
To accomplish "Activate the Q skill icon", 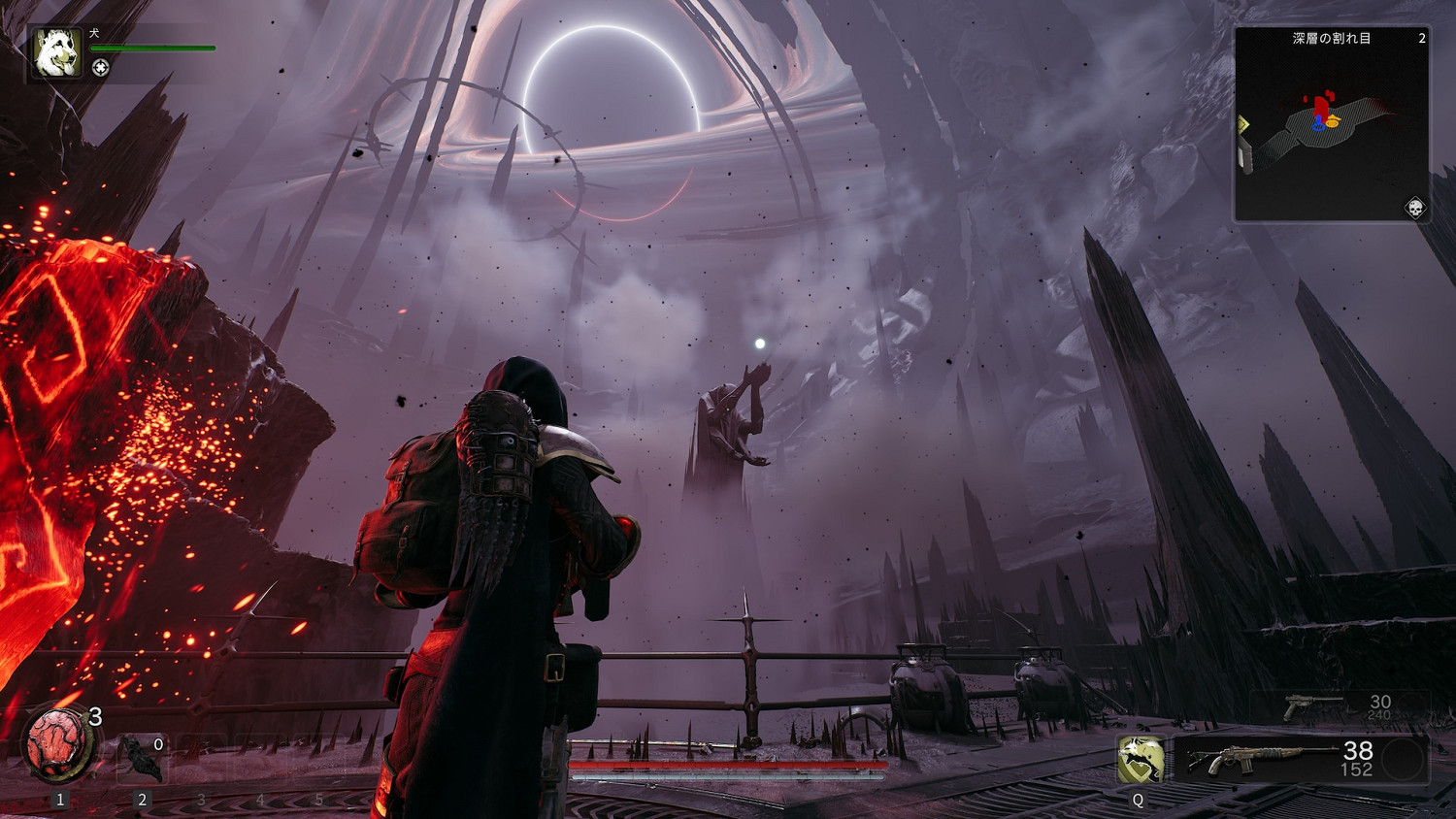I will point(1140,759).
